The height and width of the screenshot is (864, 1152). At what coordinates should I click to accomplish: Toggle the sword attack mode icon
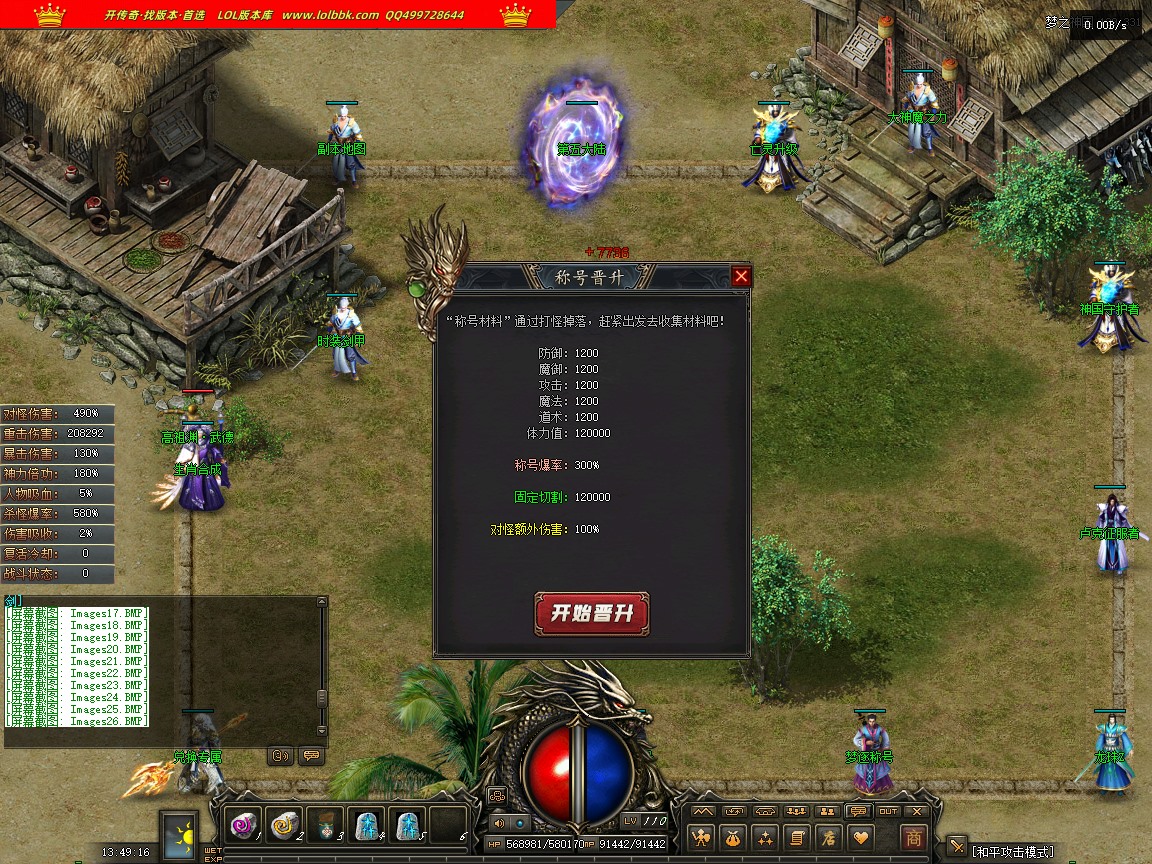(x=957, y=847)
